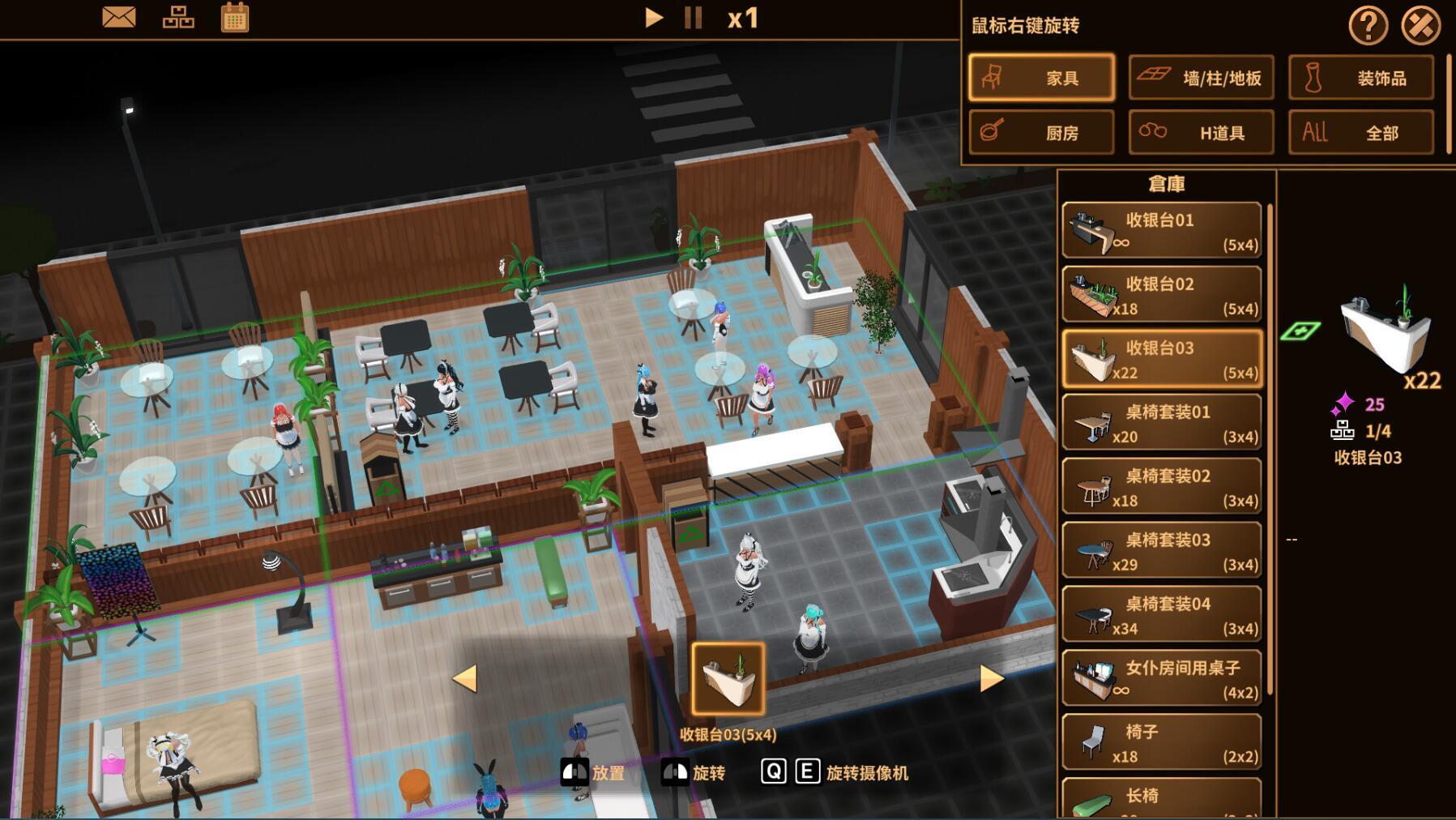Click the question mark help icon
This screenshot has width=1456, height=820.
click(1368, 27)
